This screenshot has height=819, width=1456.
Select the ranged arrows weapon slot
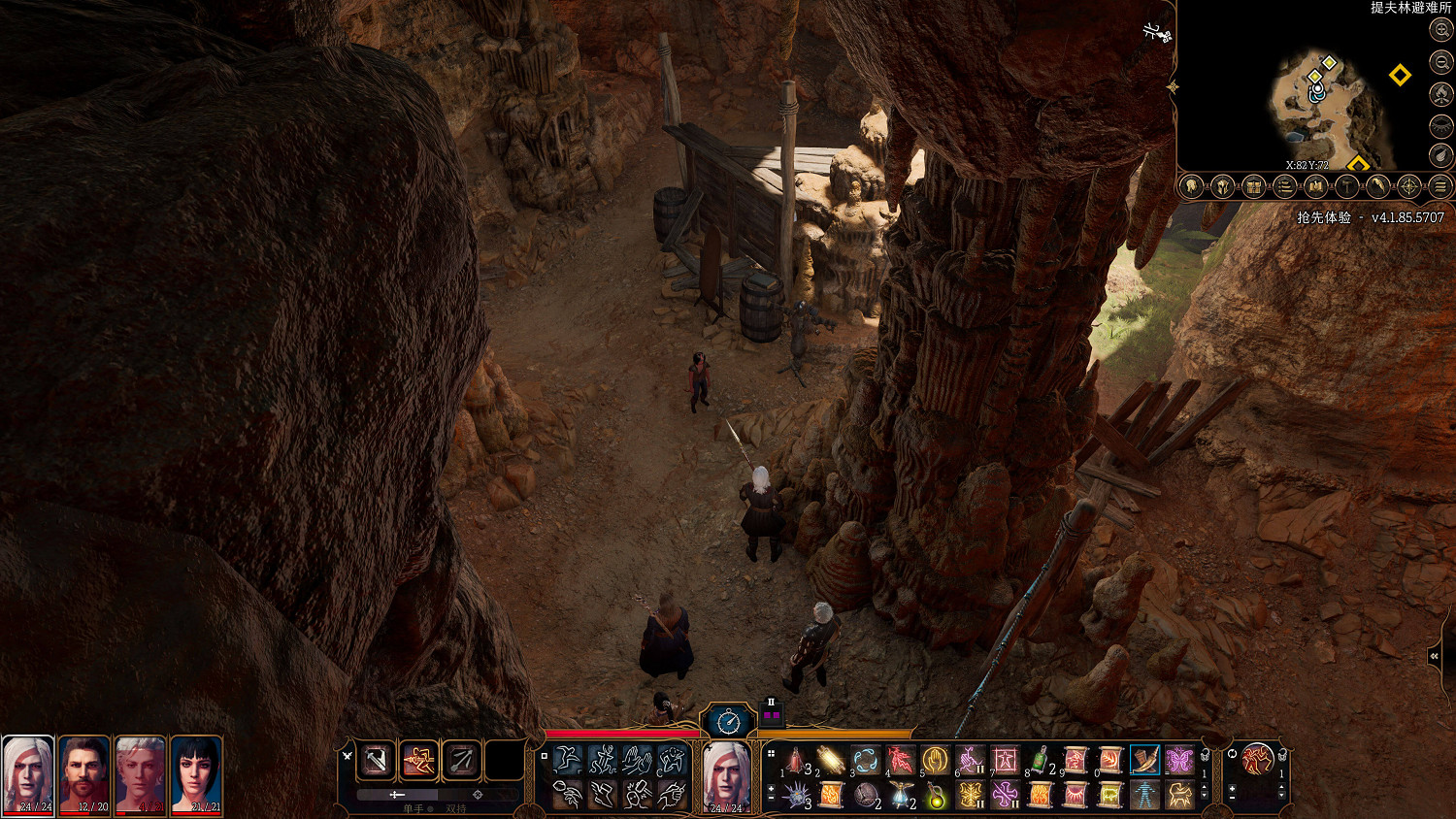[461, 760]
